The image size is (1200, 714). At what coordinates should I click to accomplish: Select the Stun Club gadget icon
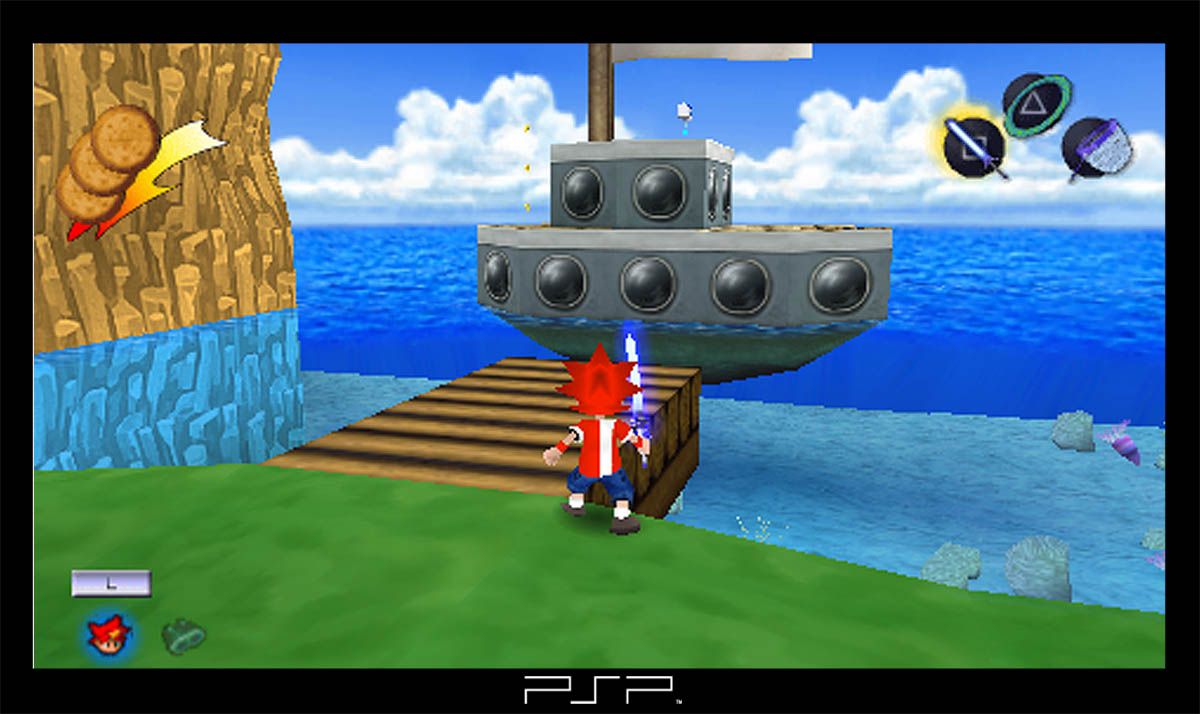(x=975, y=145)
